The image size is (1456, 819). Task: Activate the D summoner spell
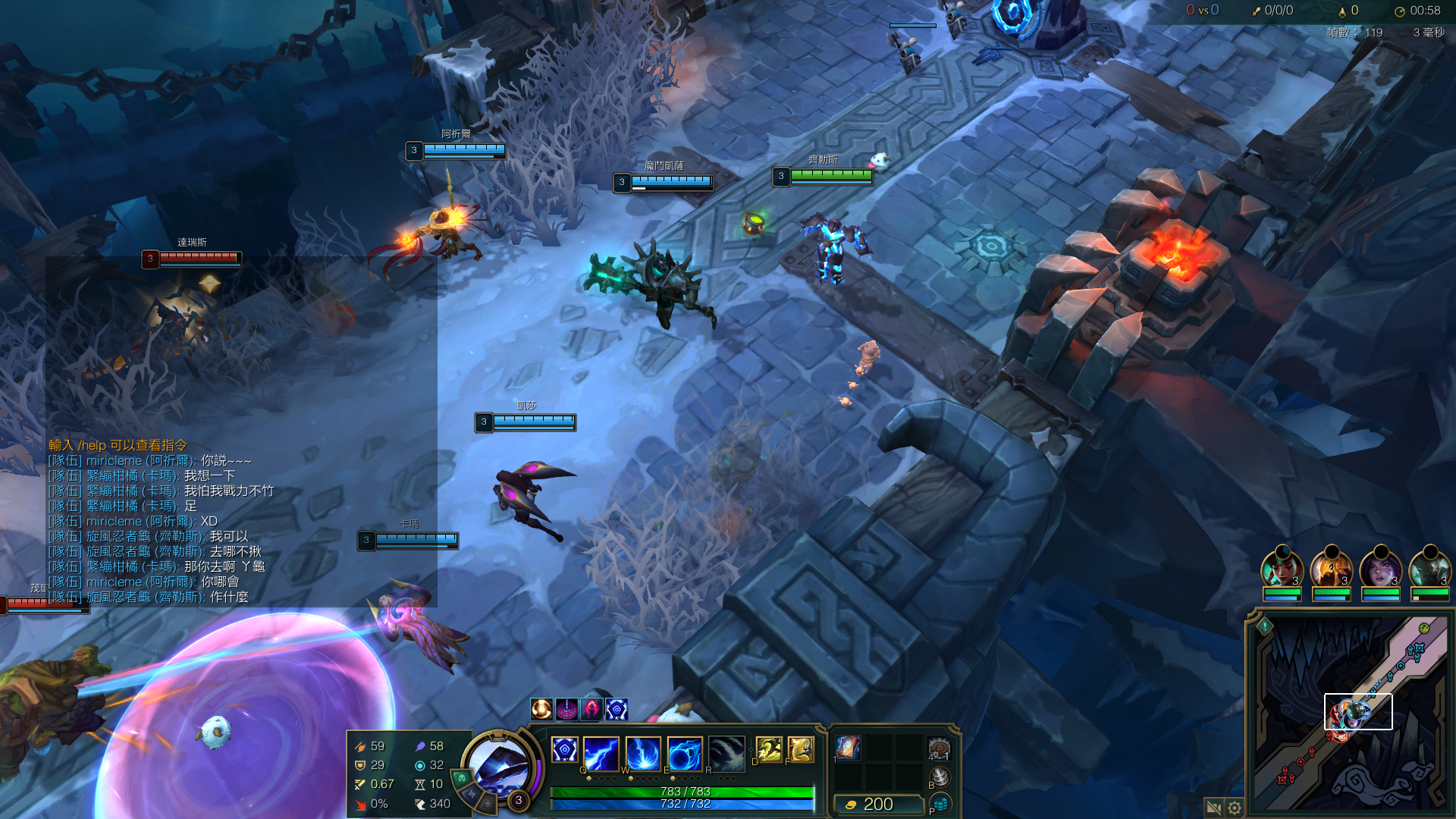tap(768, 749)
